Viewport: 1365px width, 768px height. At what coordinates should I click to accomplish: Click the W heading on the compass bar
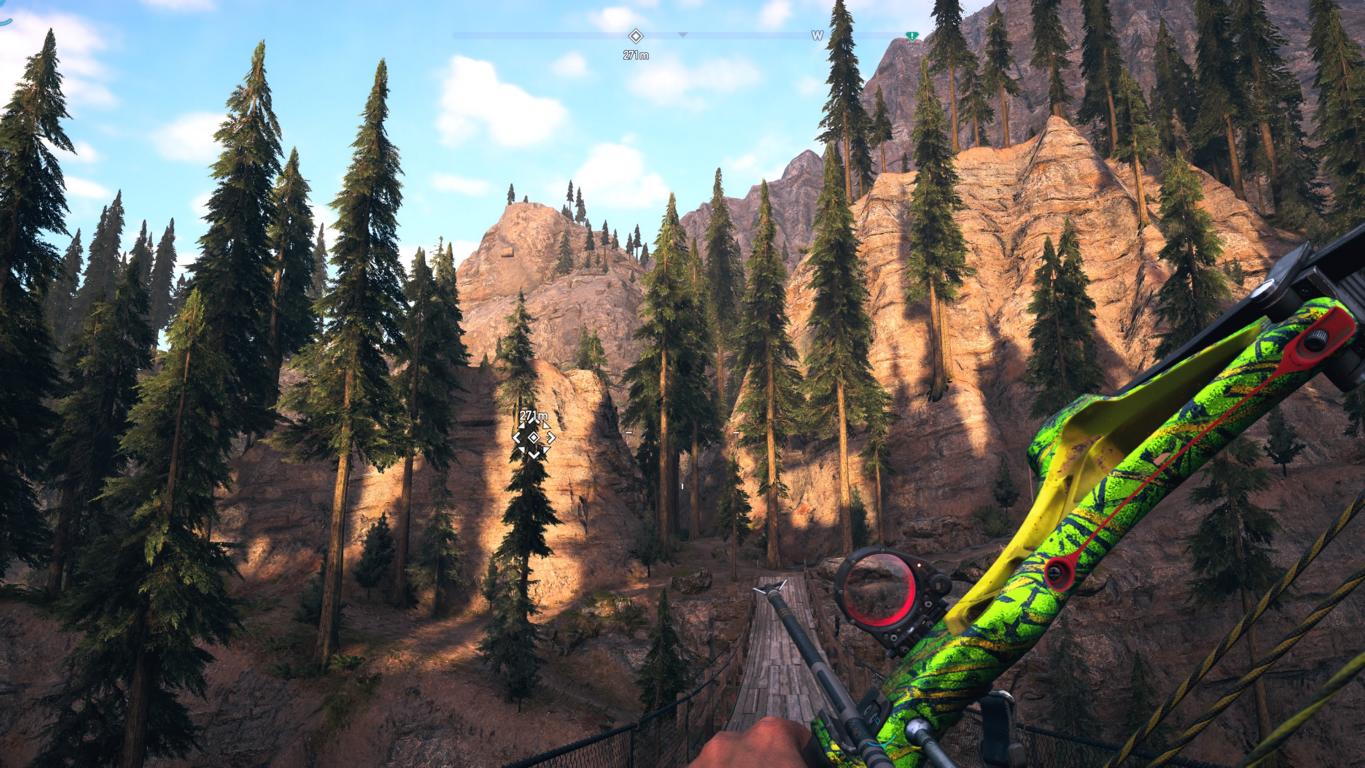817,36
